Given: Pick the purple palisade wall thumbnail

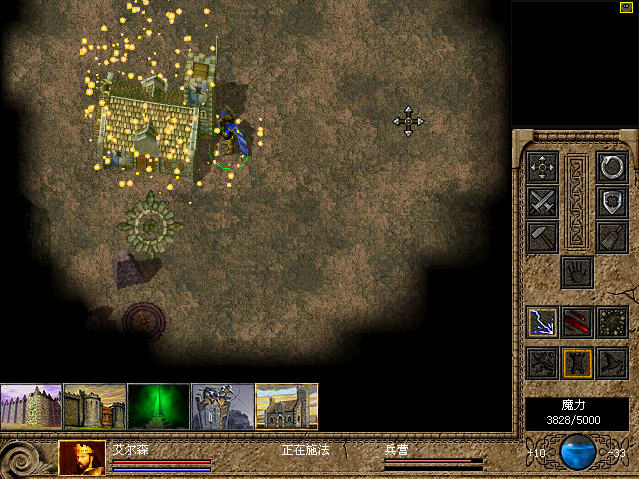Looking at the screenshot, I should 31,407.
